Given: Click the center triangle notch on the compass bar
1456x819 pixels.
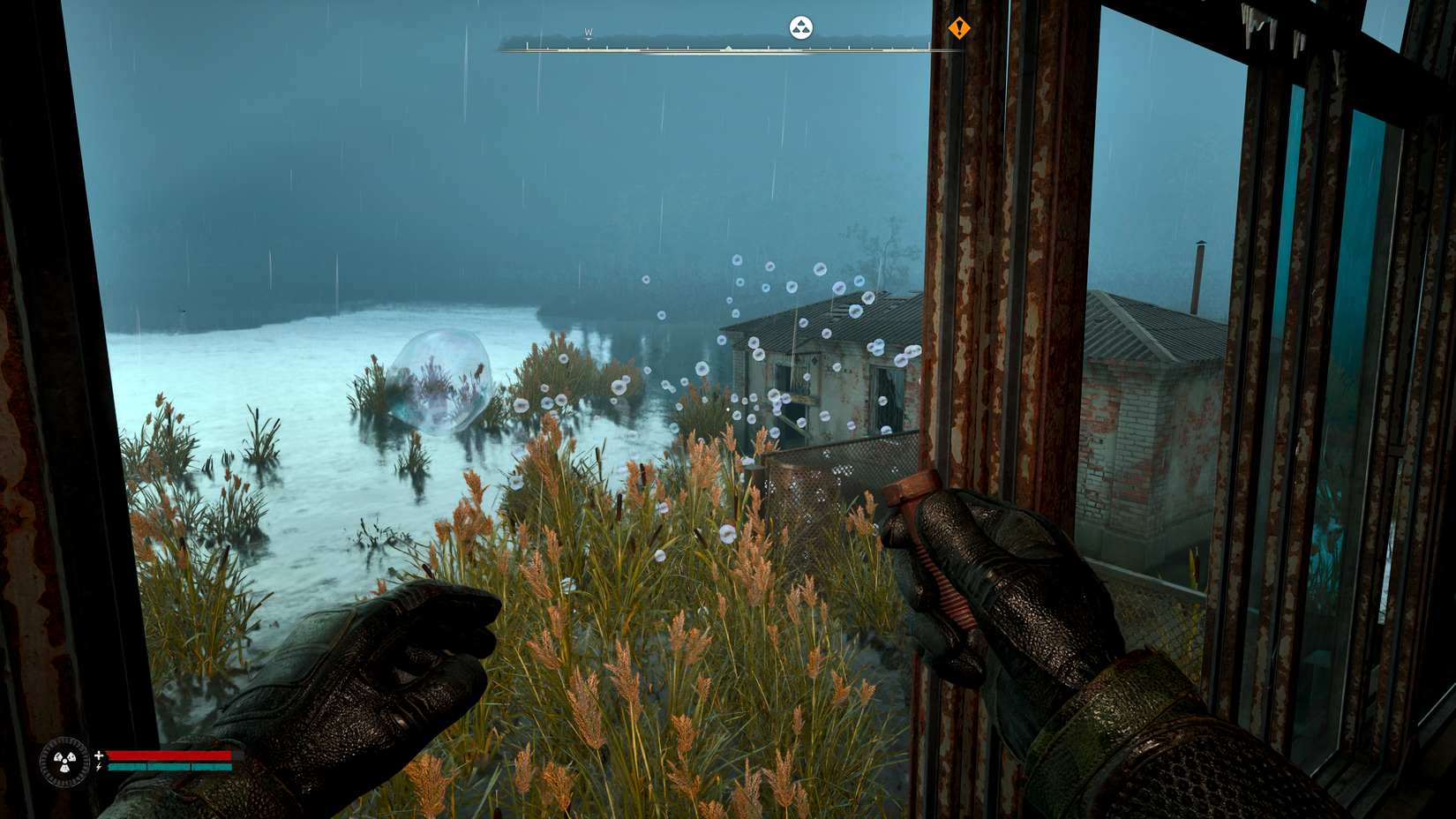Looking at the screenshot, I should 728,46.
